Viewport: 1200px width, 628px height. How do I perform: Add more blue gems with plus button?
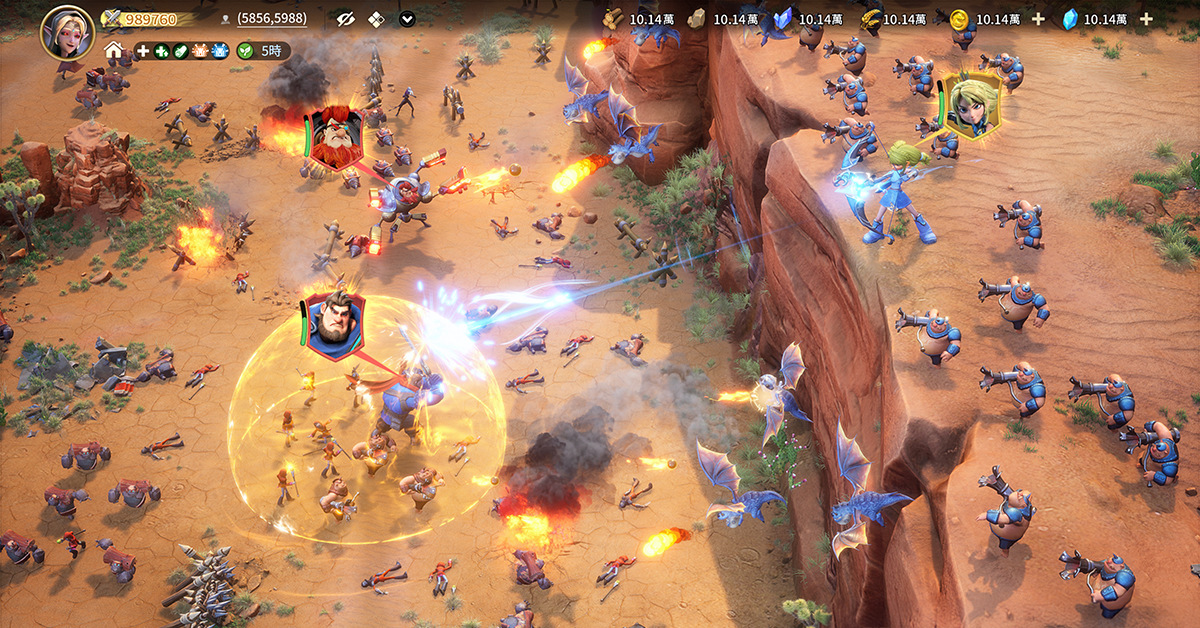1146,19
